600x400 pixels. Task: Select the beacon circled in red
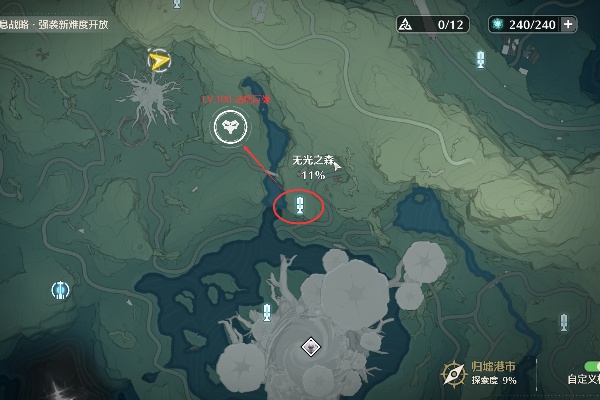(299, 205)
